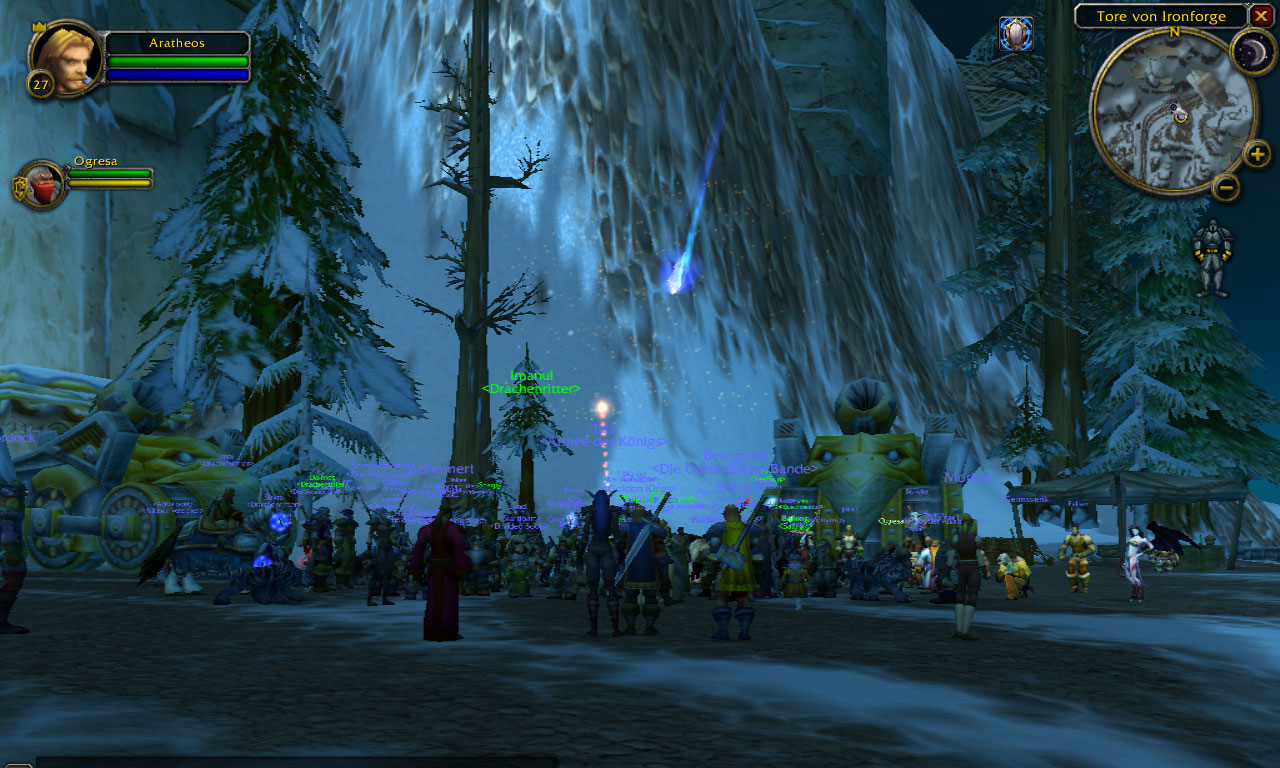Click the Alliance PvP shield beside Ogresa
Image resolution: width=1280 pixels, height=768 pixels.
click(x=19, y=189)
